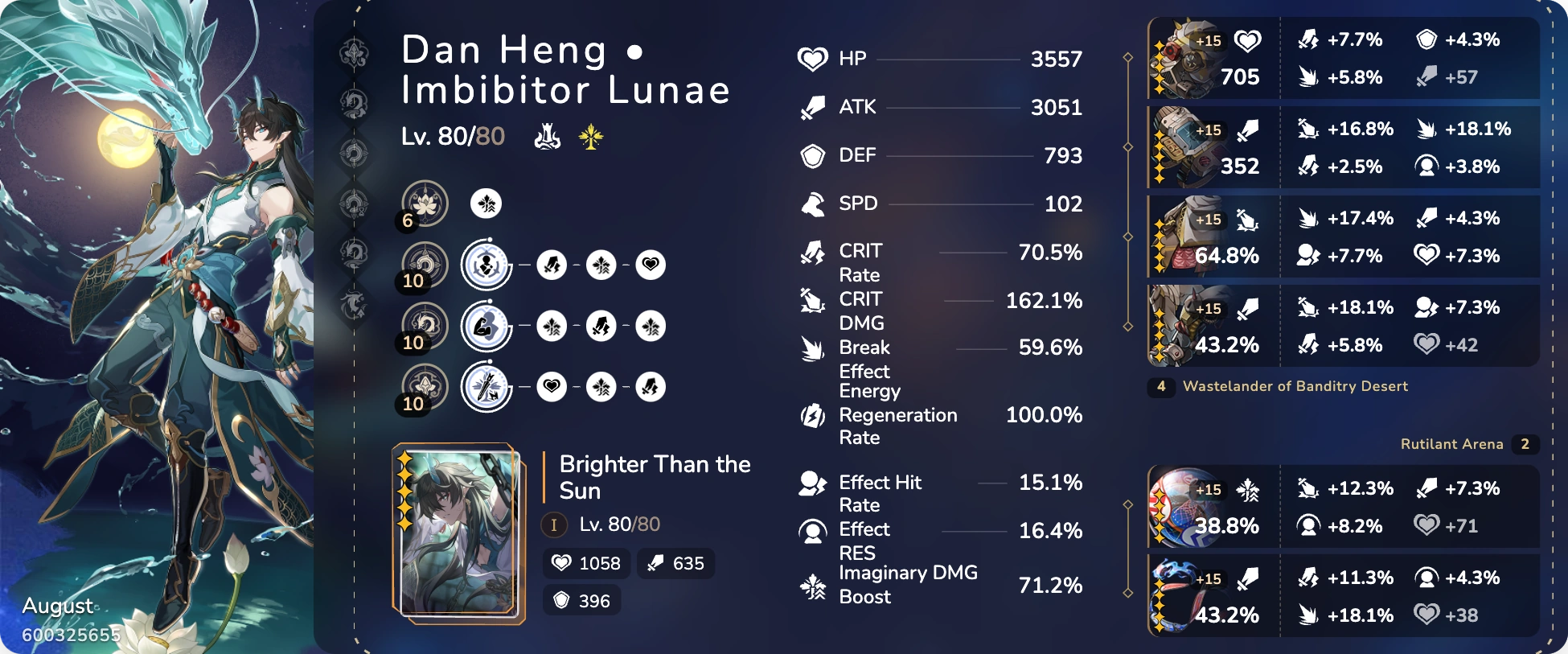Select the basic attack trace icon
Viewport: 1568px width, 654px height.
pos(485,264)
